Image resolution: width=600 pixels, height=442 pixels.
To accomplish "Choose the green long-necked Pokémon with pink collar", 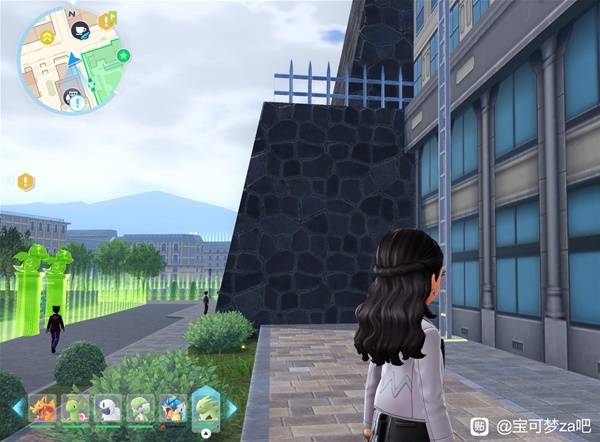I will (x=76, y=408).
